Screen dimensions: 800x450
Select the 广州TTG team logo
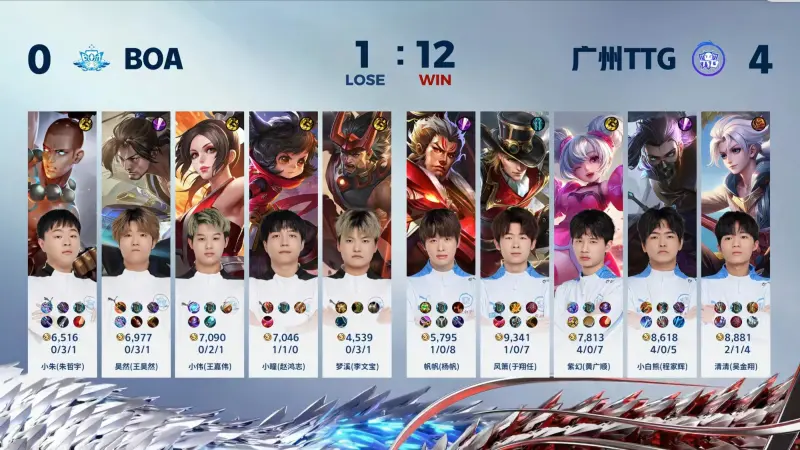pyautogui.click(x=709, y=59)
